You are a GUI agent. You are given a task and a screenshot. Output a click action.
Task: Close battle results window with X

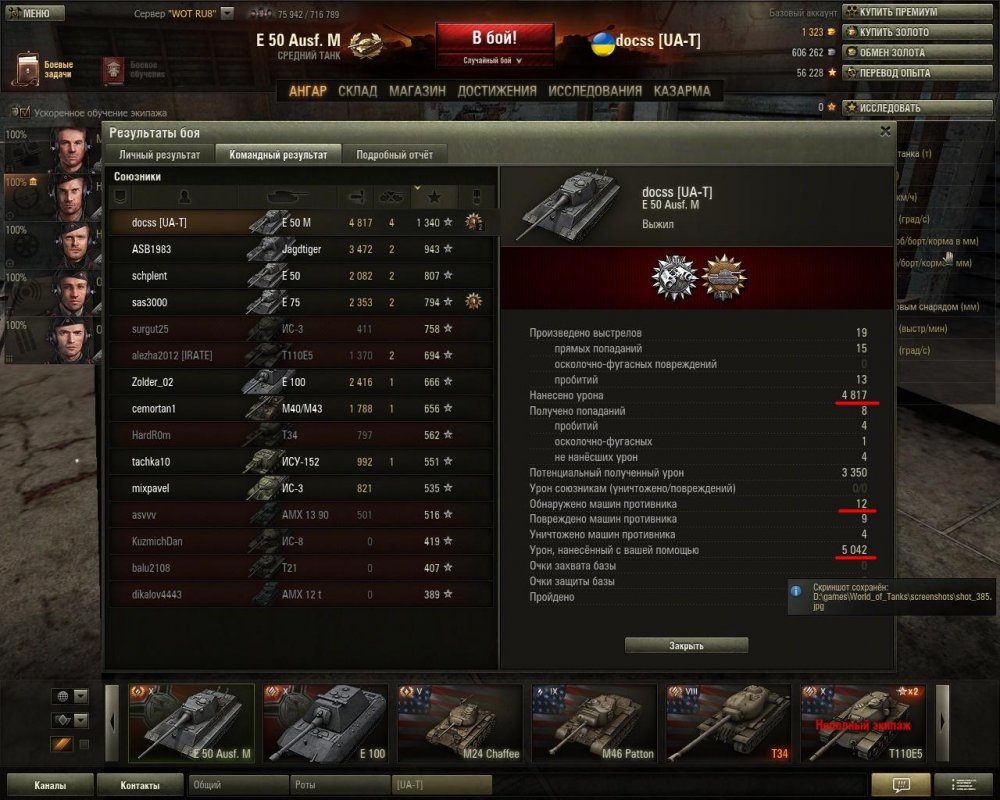(x=885, y=131)
